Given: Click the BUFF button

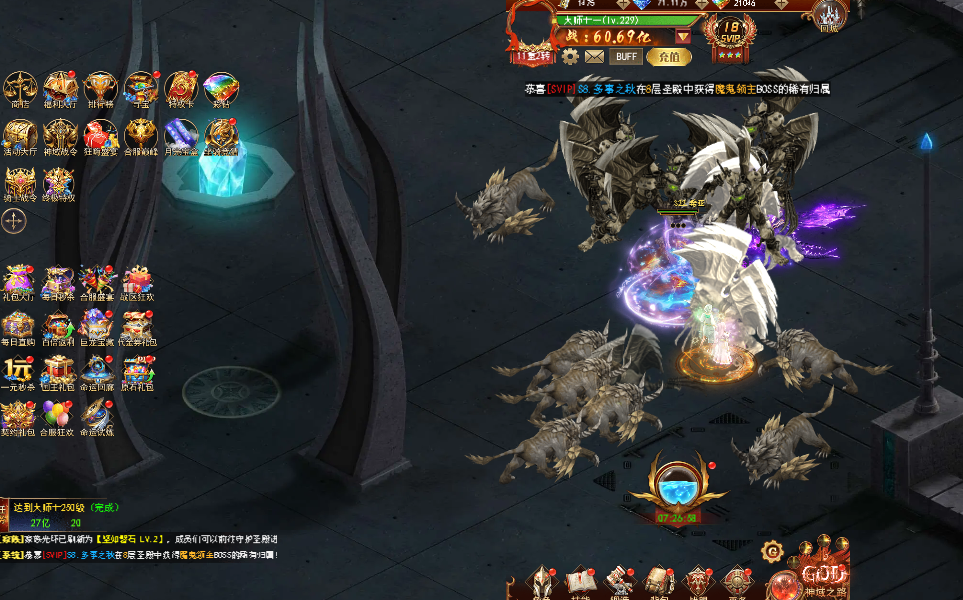Looking at the screenshot, I should pyautogui.click(x=626, y=57).
